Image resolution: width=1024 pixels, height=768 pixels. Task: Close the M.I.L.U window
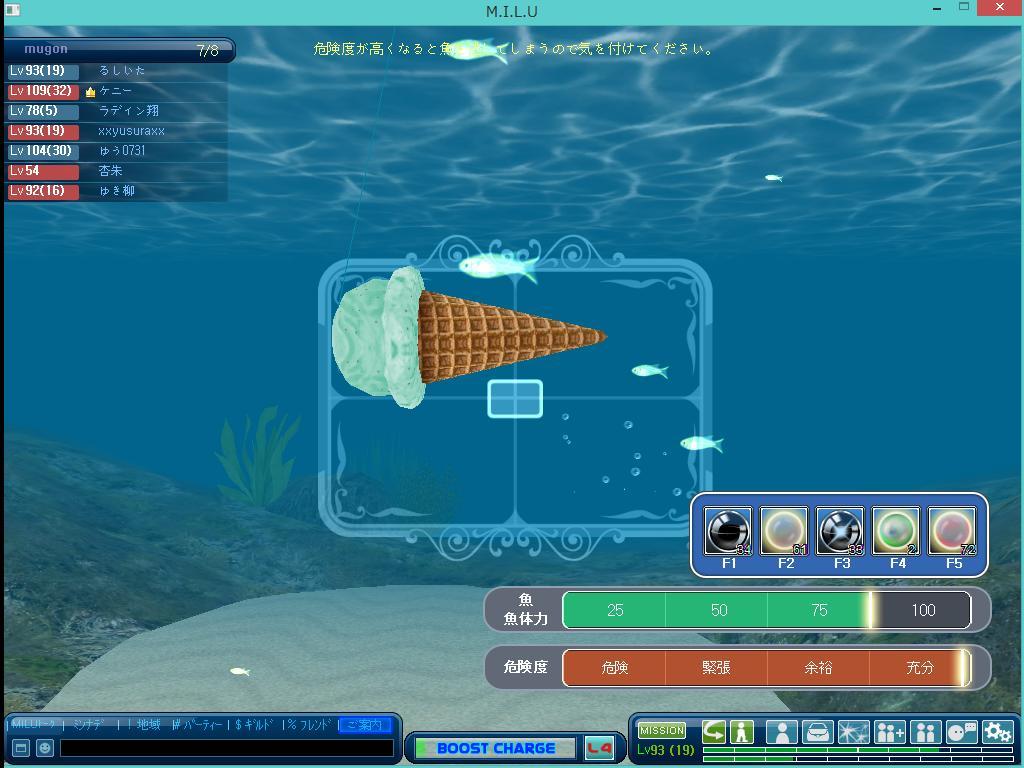click(x=1003, y=7)
